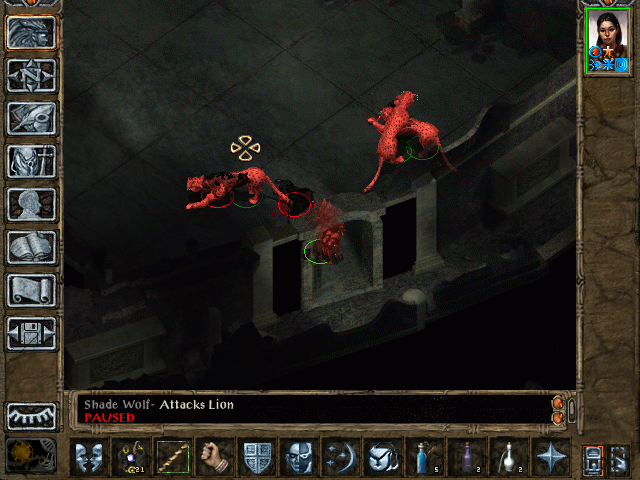The image size is (640, 480).
Task: Click the select all party button
Action: [x=593, y=458]
